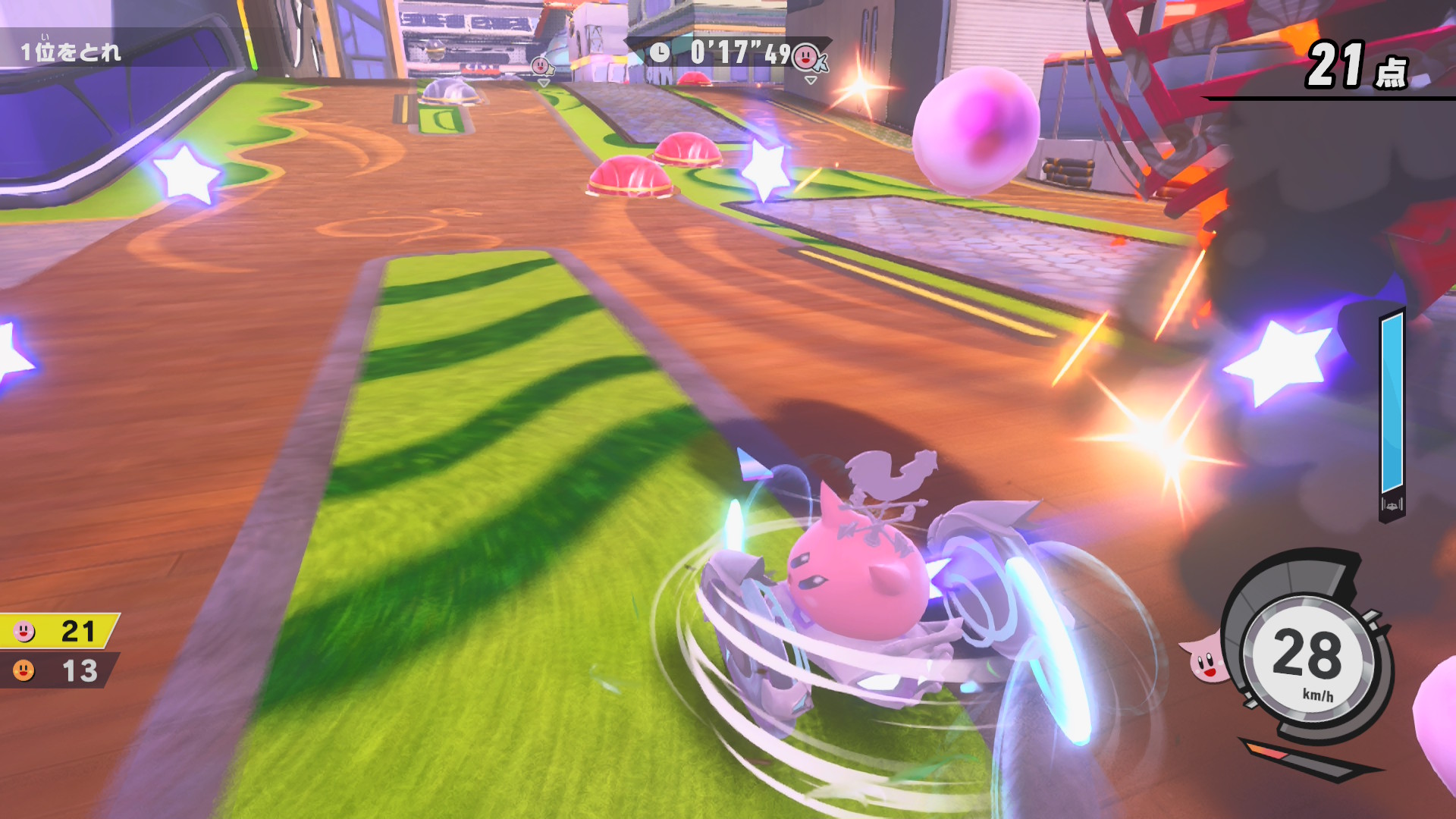
Task: Select the 1位をとれ objective tracker
Action: (x=71, y=52)
